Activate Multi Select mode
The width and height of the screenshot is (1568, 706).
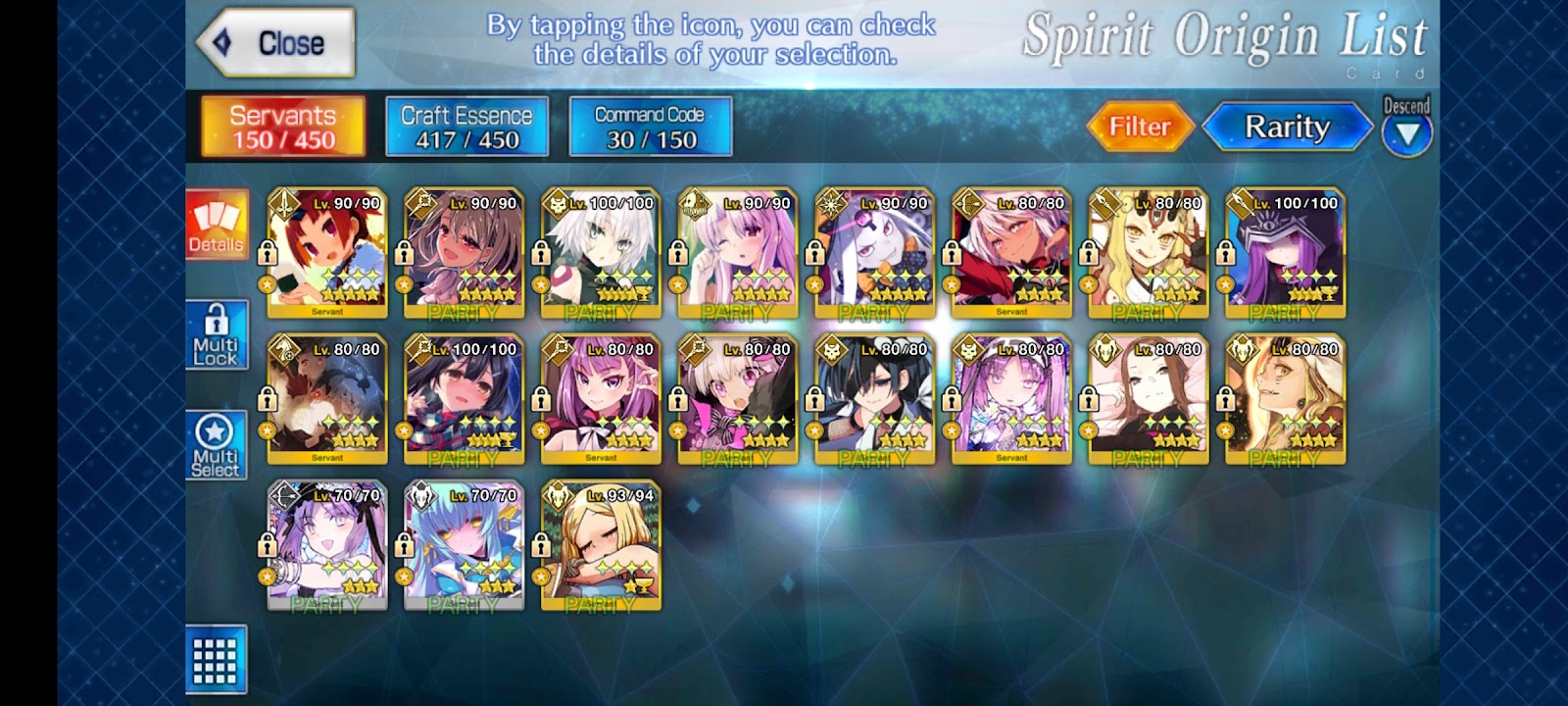[x=217, y=445]
